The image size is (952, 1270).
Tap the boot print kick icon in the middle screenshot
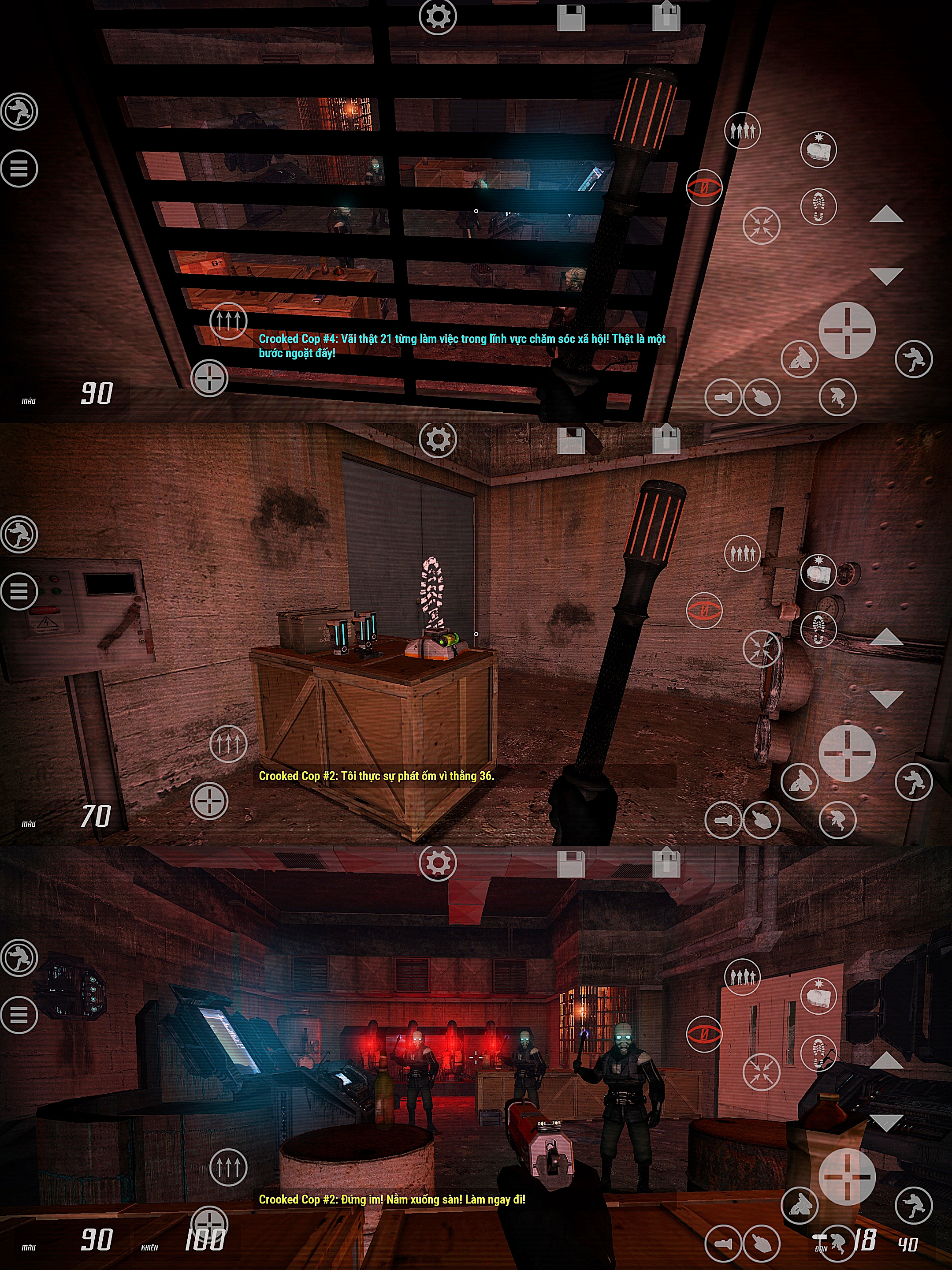coord(818,630)
